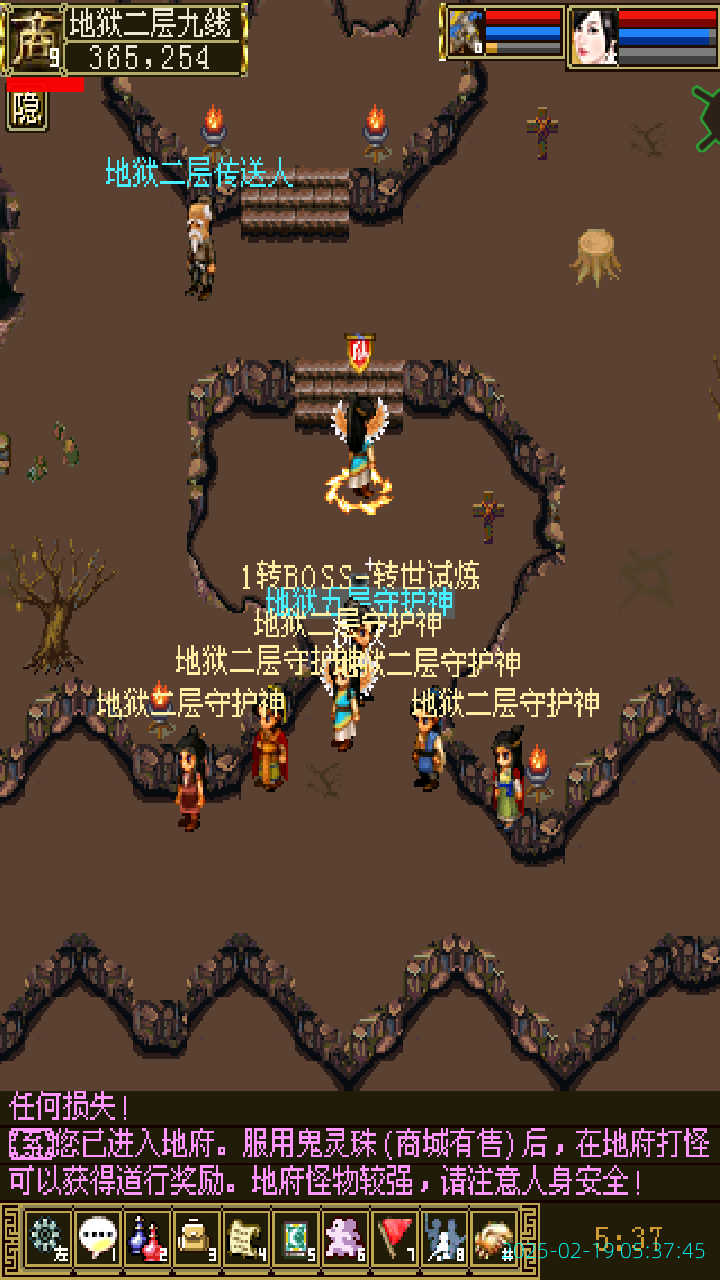Screen dimensions: 720x1280
Task: Use the red and blue potions slot
Action: [147, 1239]
